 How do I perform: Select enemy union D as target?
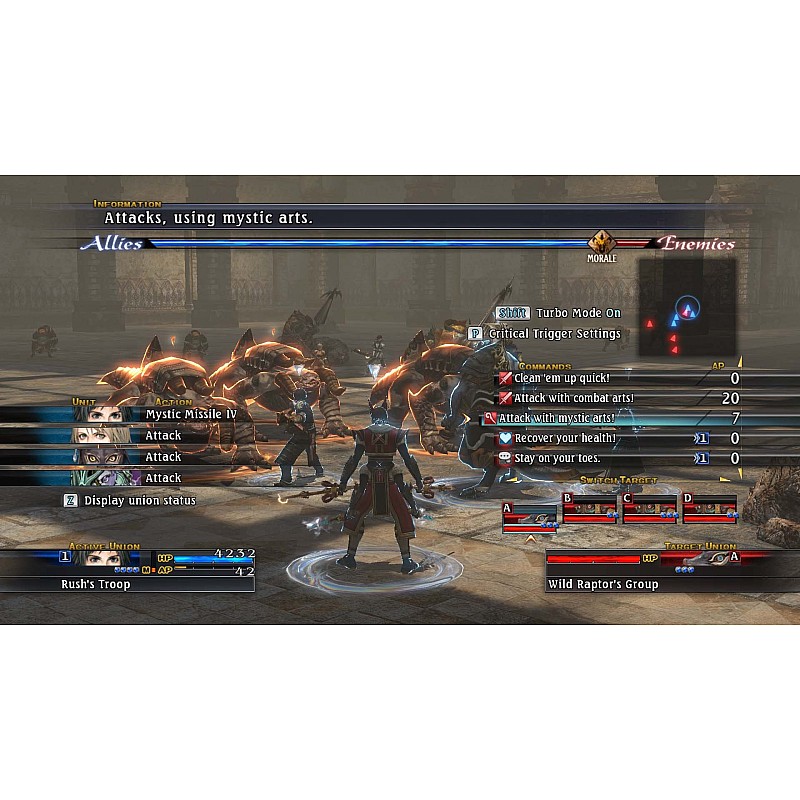[709, 509]
